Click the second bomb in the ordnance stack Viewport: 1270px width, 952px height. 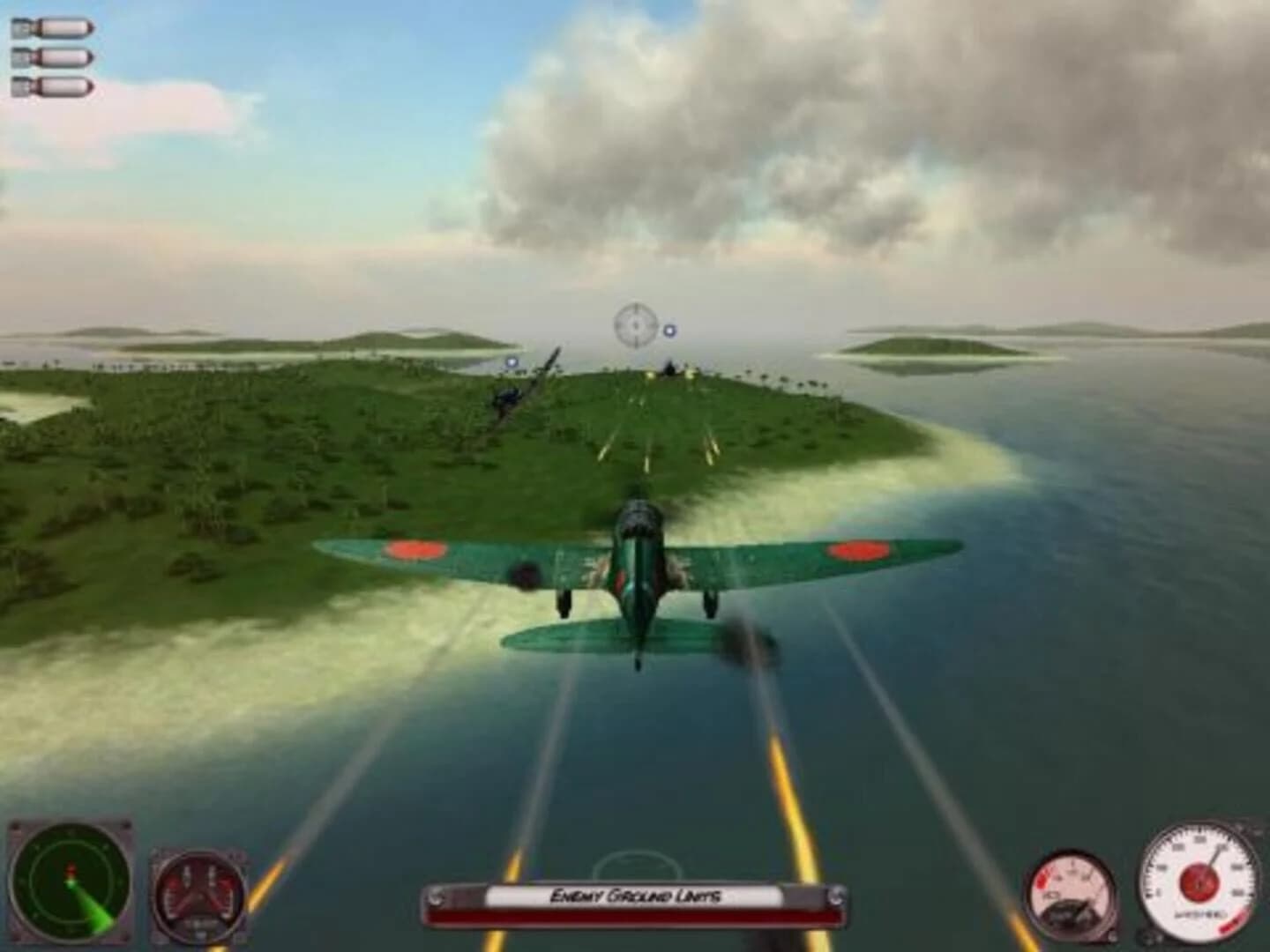point(53,57)
